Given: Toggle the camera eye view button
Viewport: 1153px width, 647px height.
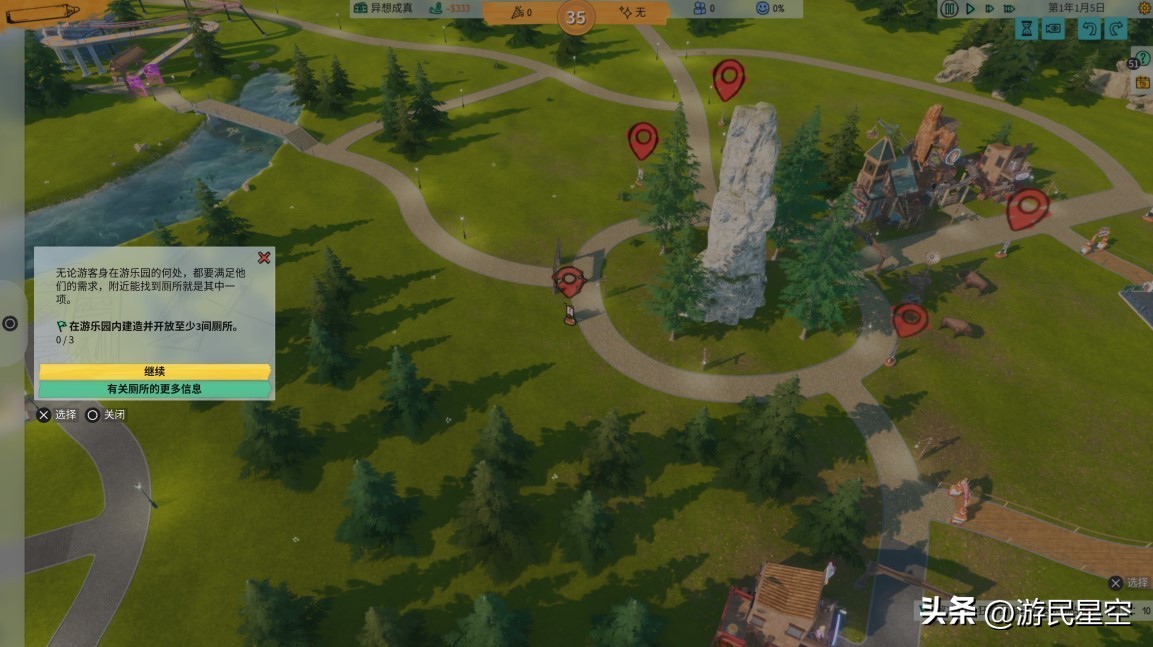Looking at the screenshot, I should click(1053, 30).
